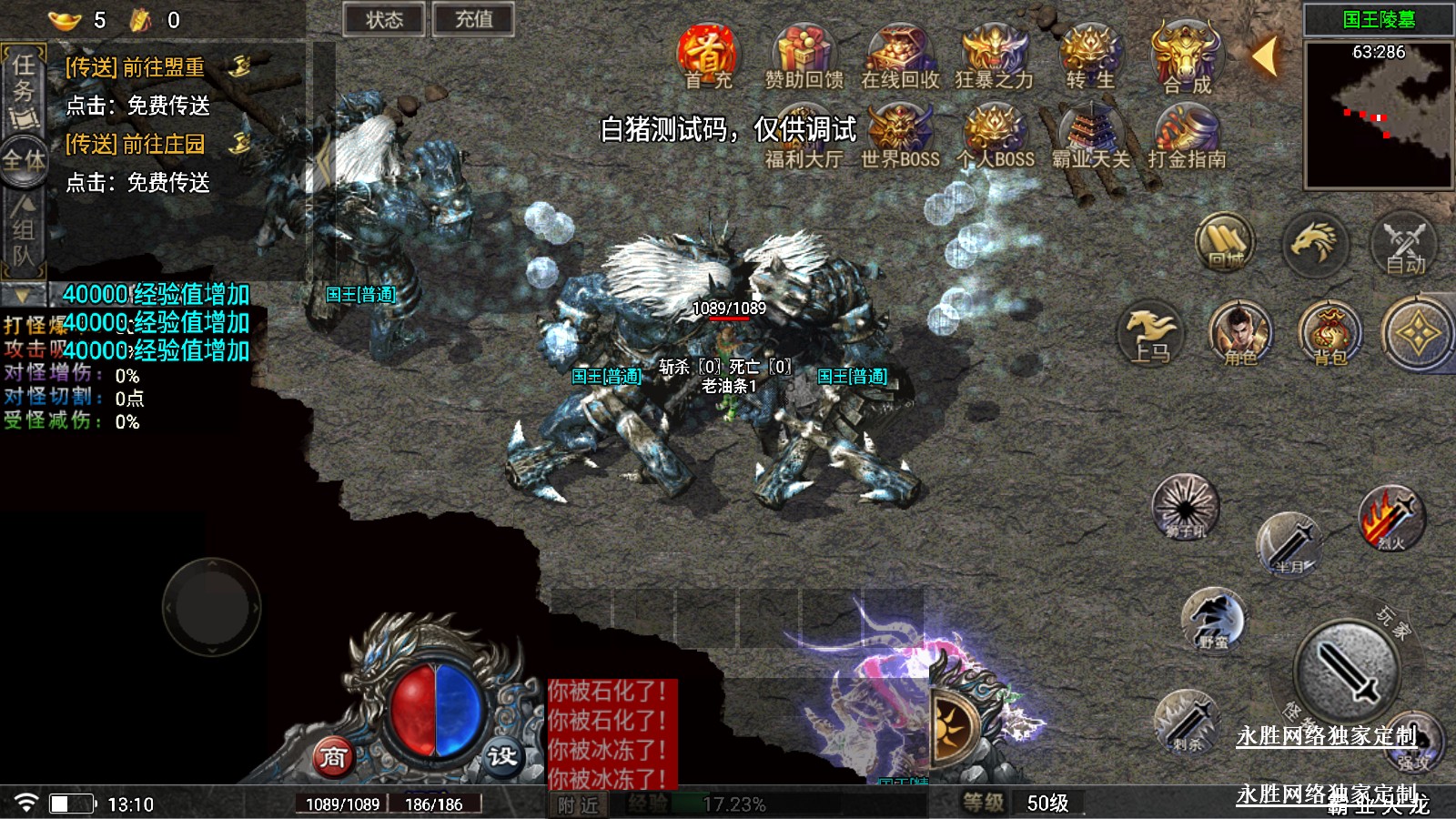Open the 商 shop button
1456x819 pixels.
(333, 756)
